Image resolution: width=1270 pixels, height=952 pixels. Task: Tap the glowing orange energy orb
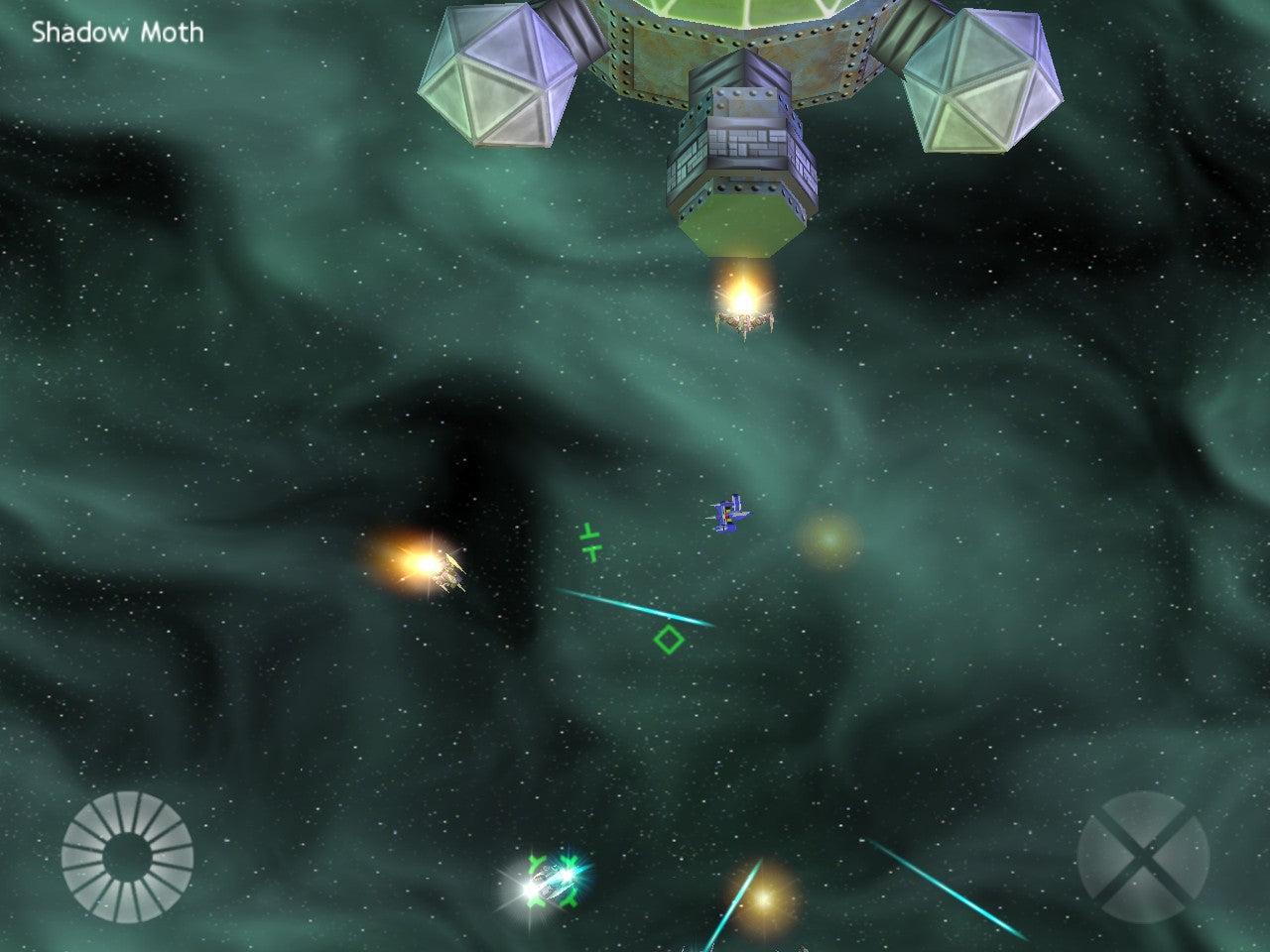pyautogui.click(x=829, y=536)
